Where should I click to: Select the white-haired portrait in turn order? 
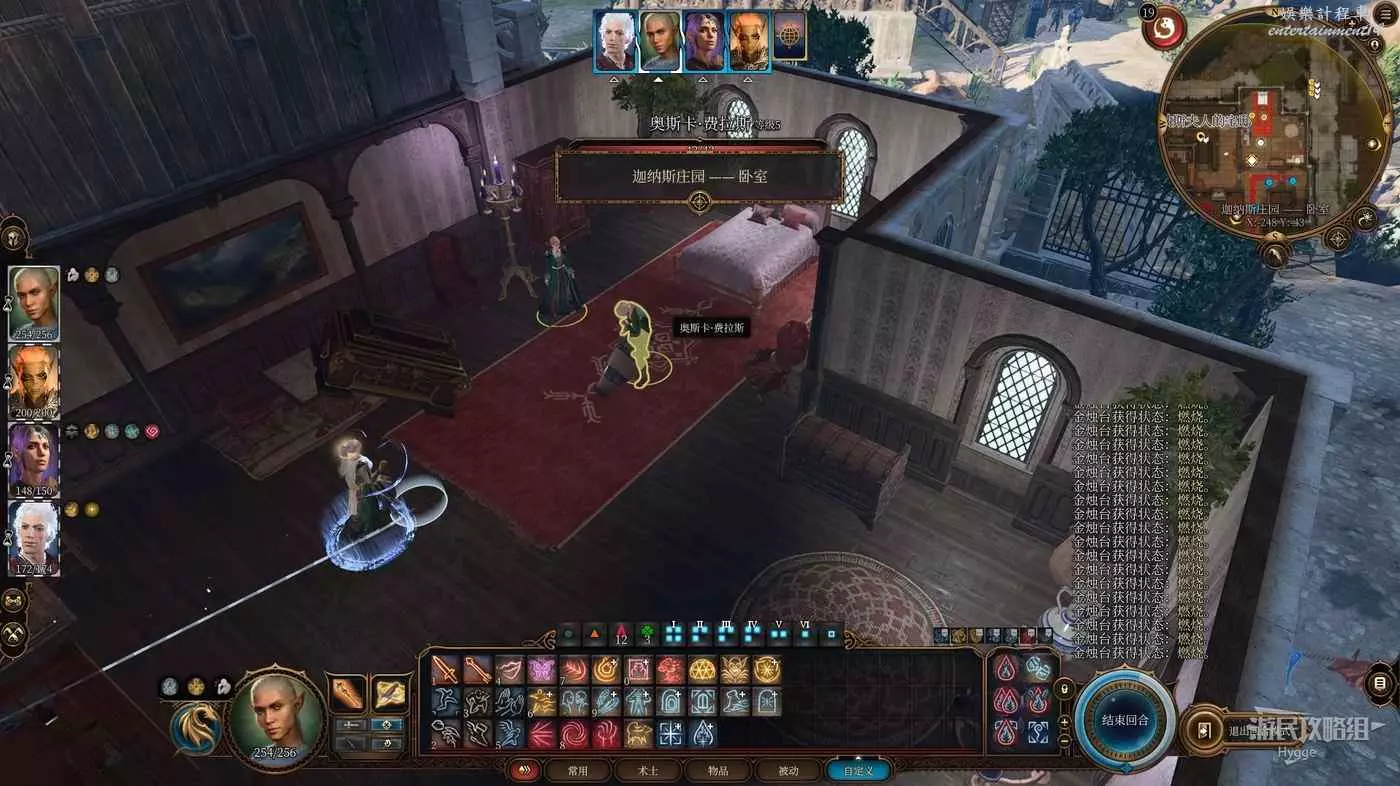point(615,41)
